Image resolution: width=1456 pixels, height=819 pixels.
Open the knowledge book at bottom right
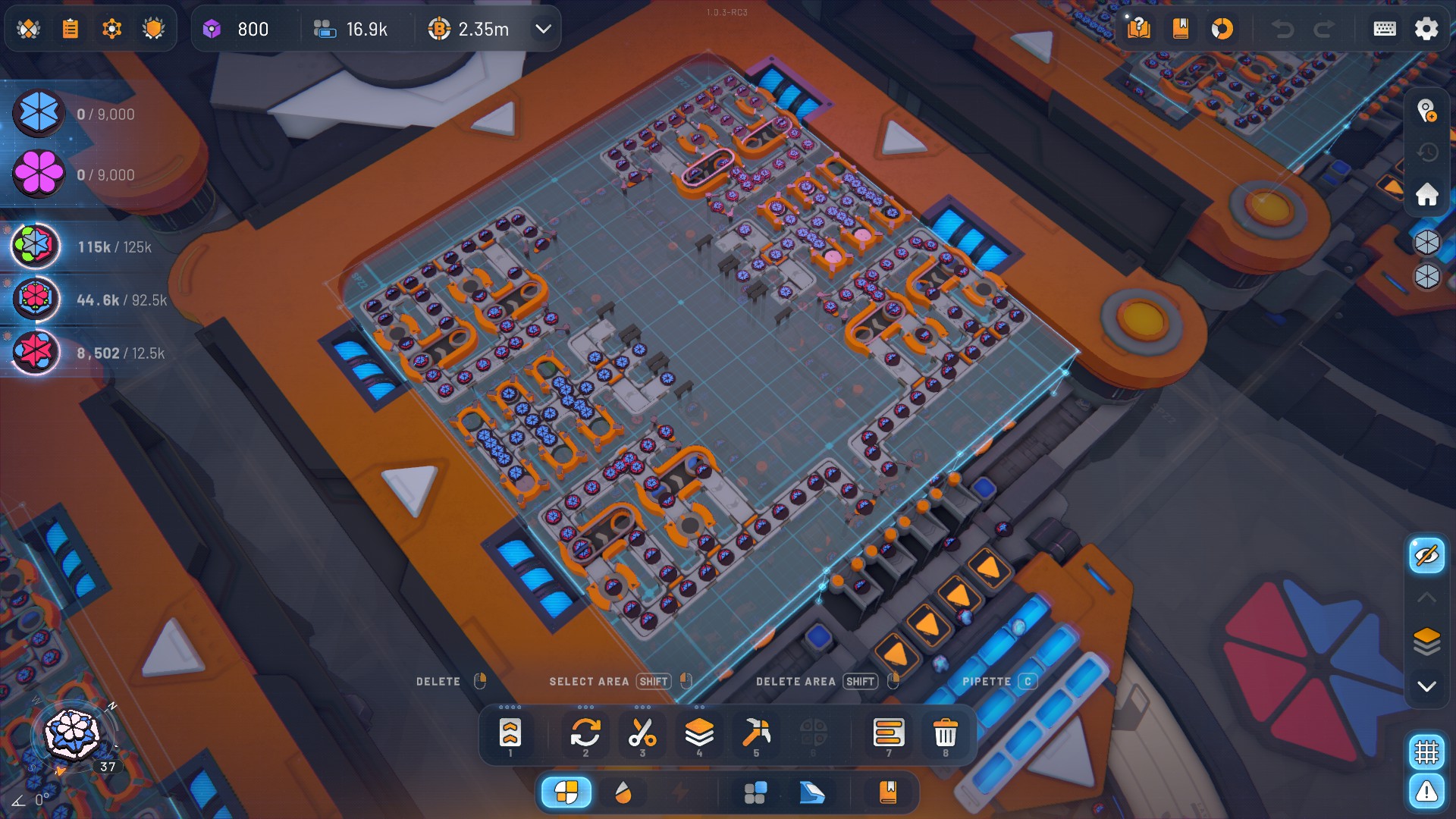click(888, 792)
